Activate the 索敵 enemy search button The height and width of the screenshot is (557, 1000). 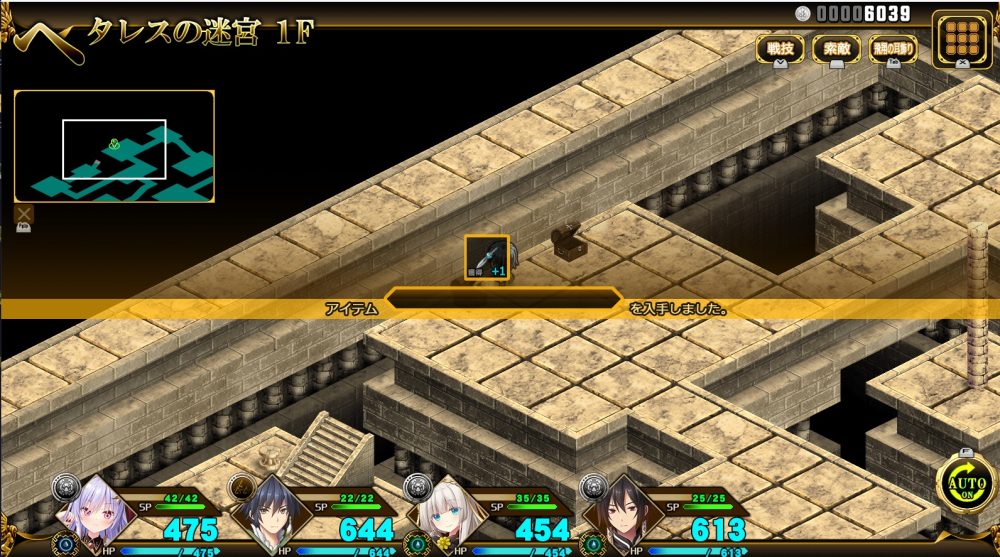point(837,47)
